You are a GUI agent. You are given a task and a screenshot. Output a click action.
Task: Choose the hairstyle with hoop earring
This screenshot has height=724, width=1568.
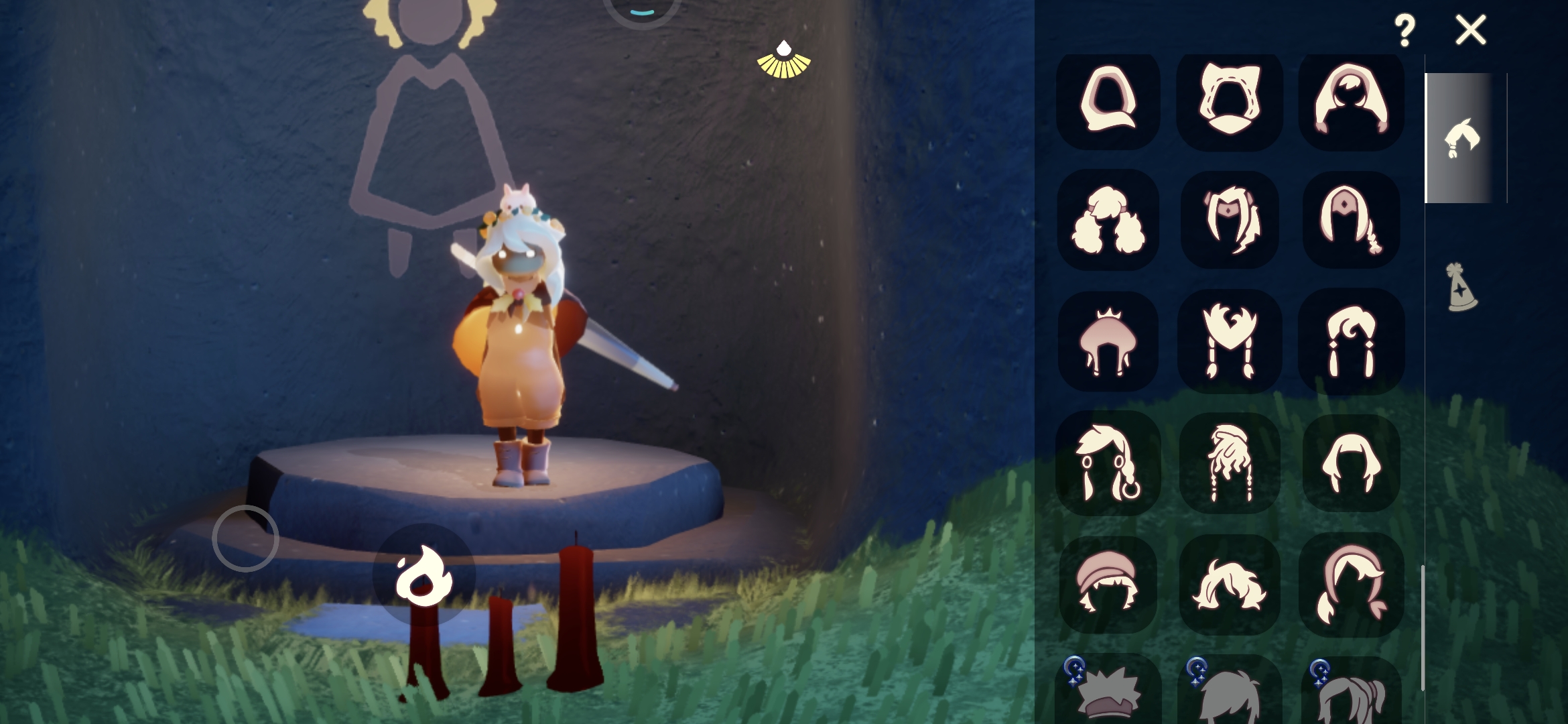point(1108,463)
